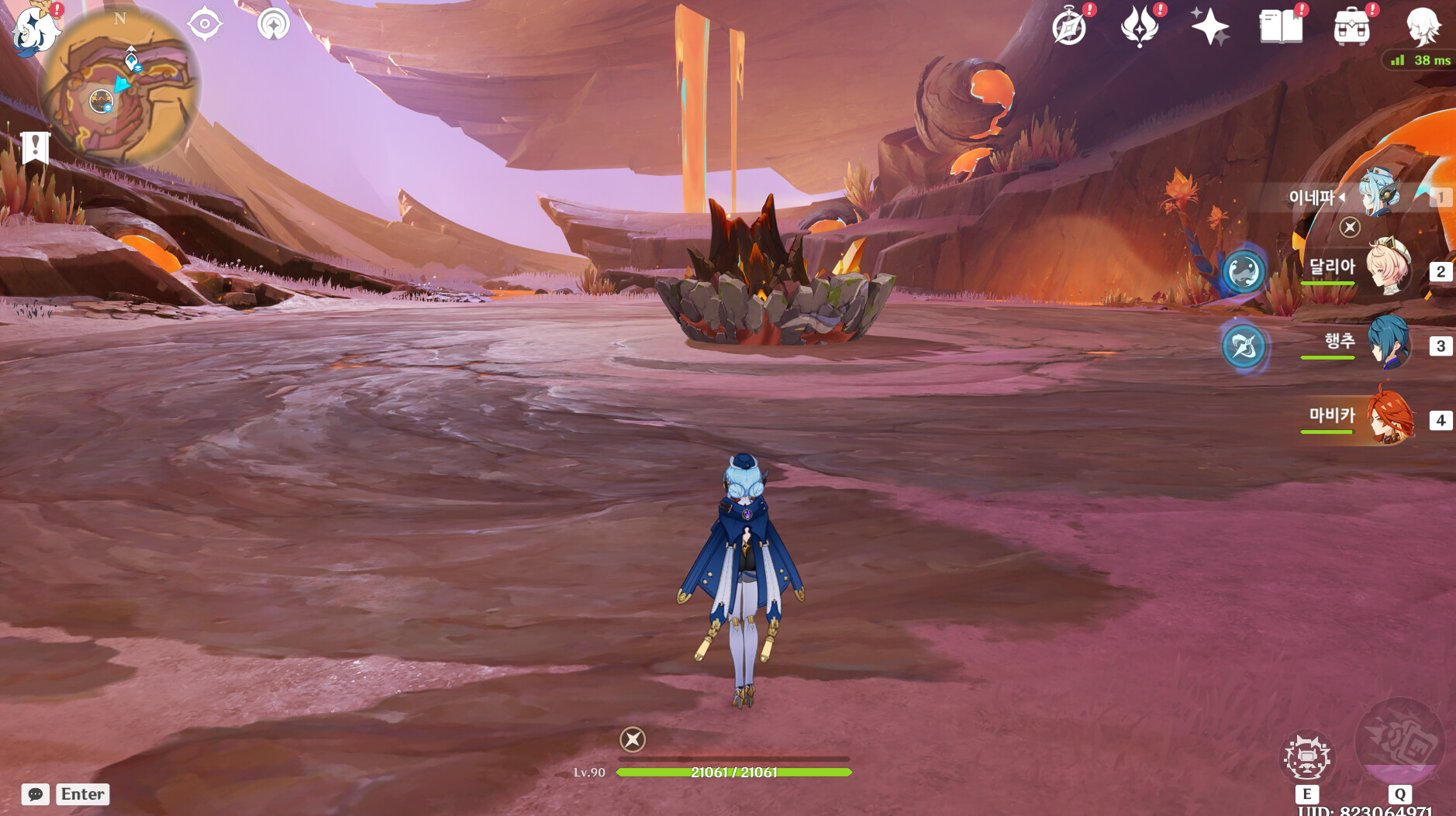Image resolution: width=1456 pixels, height=816 pixels.
Task: Switch to party member 마비카
Action: [1388, 417]
